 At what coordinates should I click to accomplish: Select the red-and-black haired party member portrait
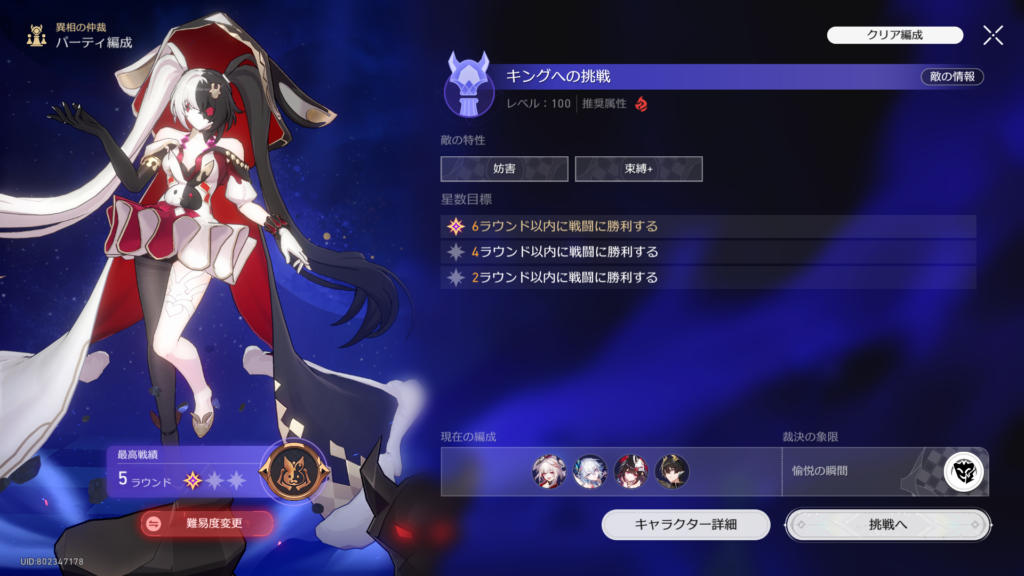[631, 472]
